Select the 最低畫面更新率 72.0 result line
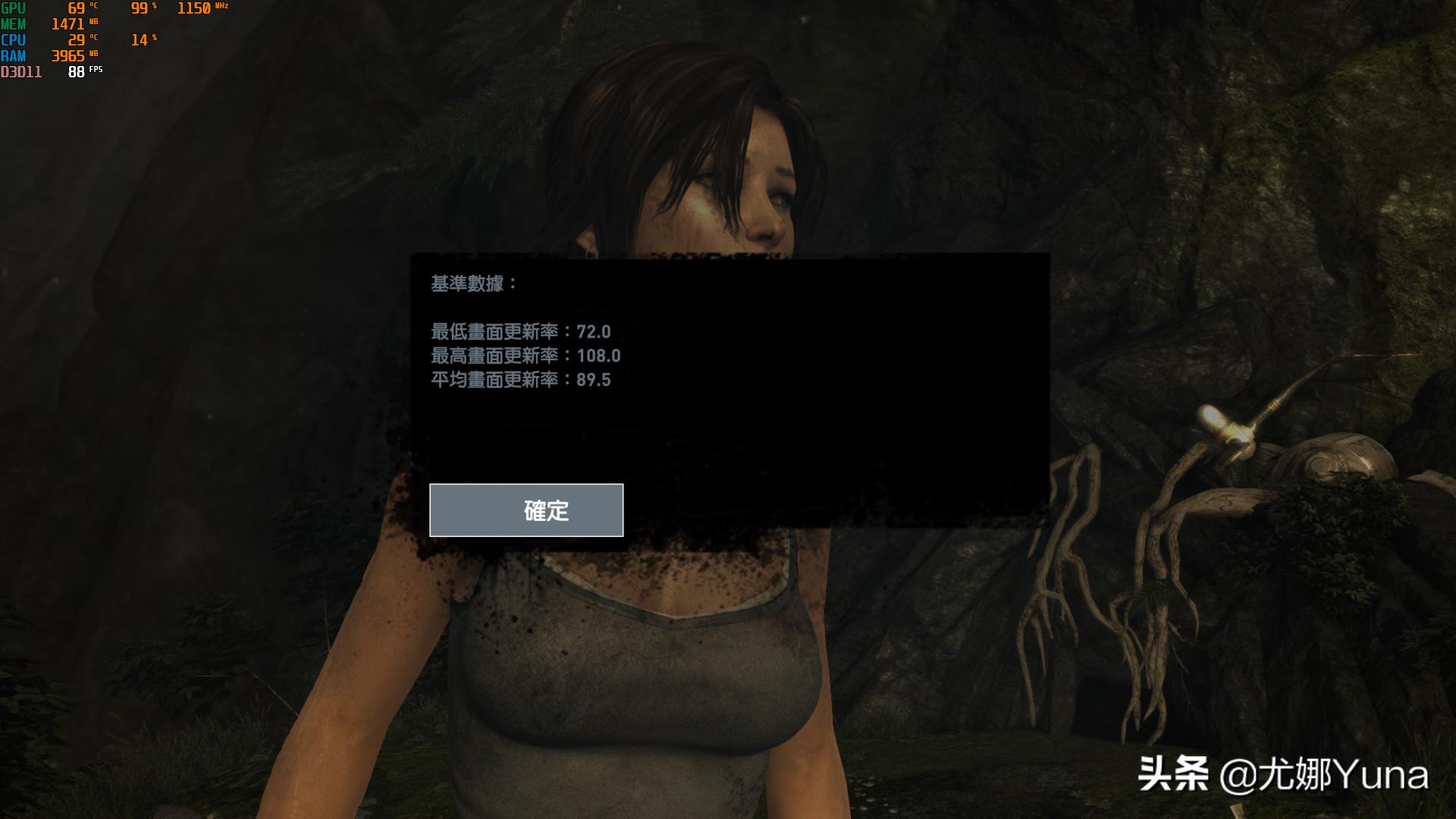Viewport: 1456px width, 819px height. point(521,332)
